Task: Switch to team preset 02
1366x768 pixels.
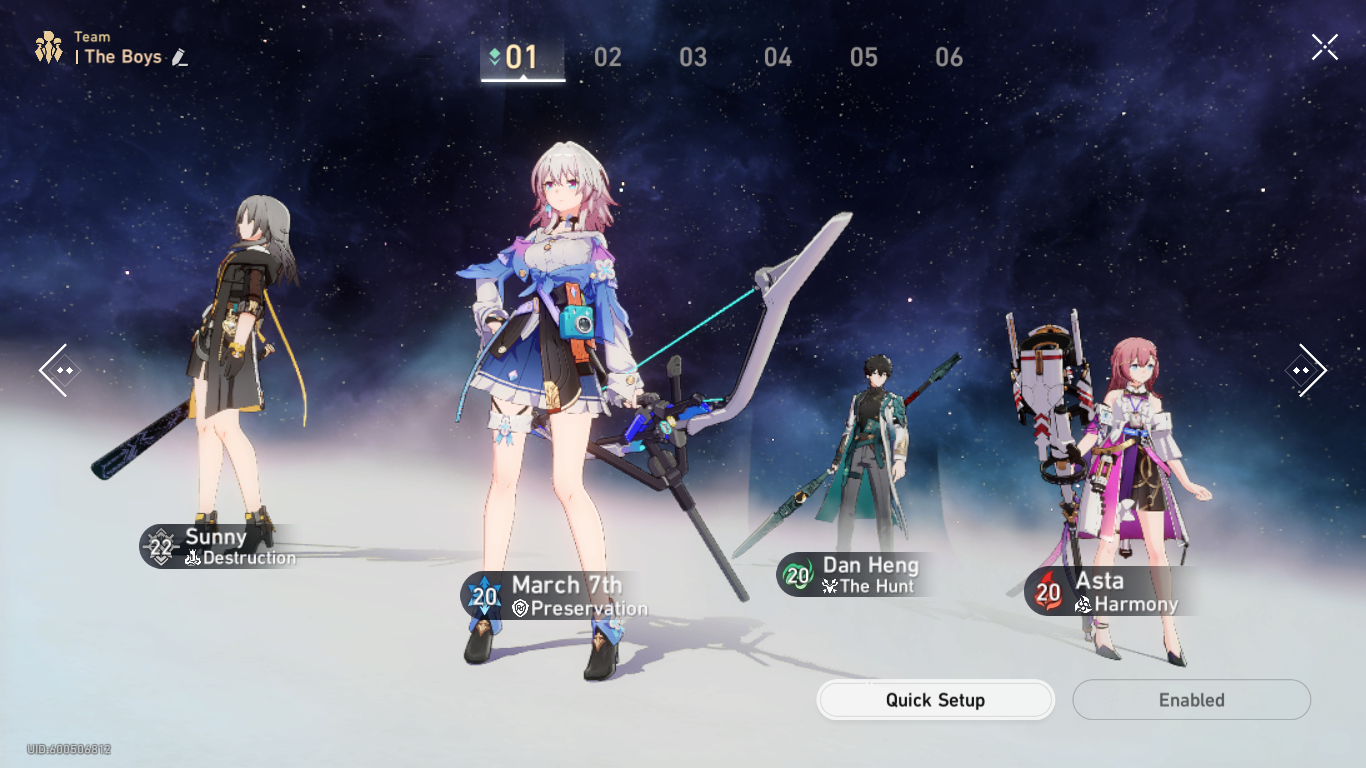Action: 607,57
